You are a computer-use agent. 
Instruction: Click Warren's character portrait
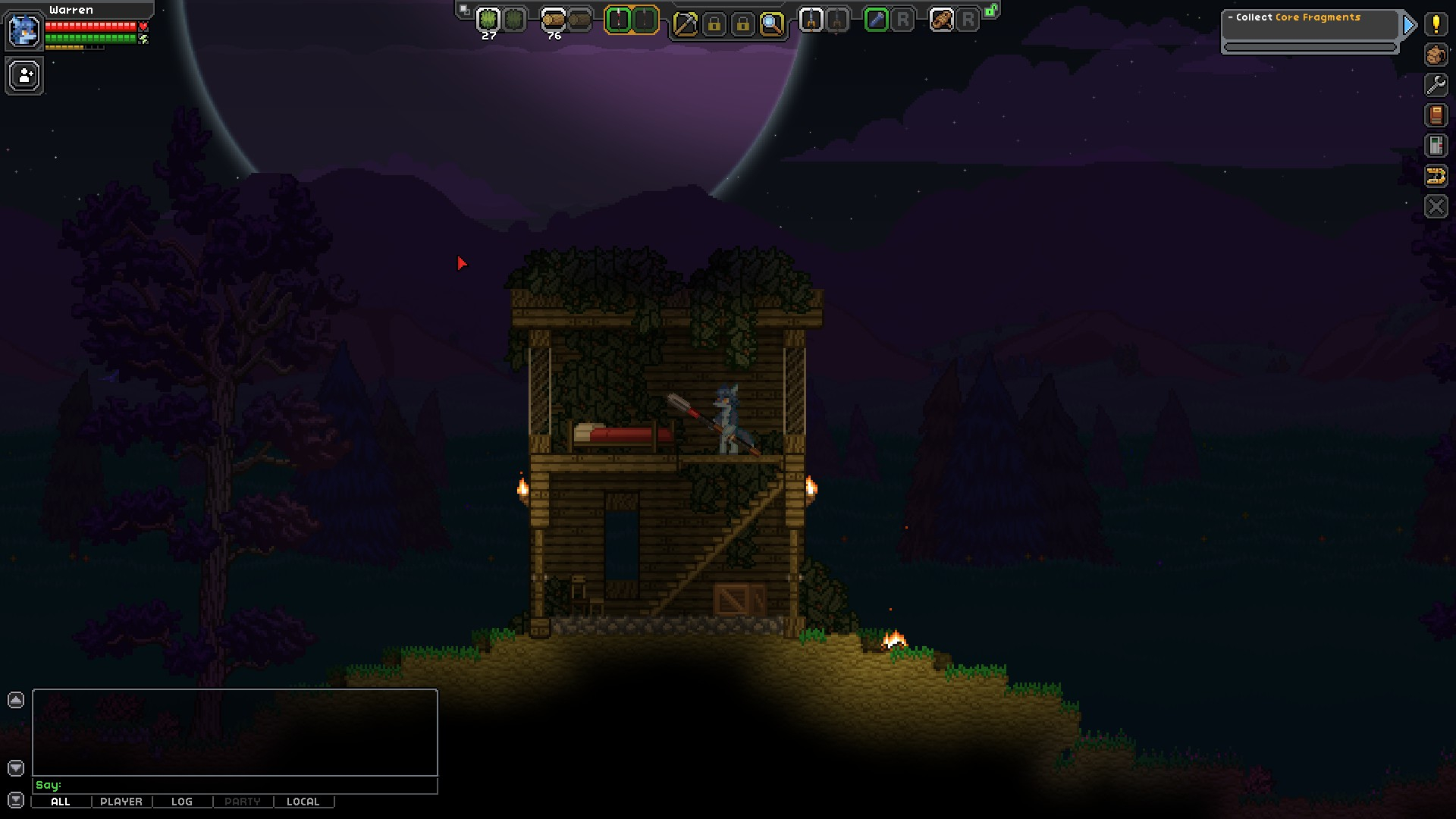[x=24, y=31]
